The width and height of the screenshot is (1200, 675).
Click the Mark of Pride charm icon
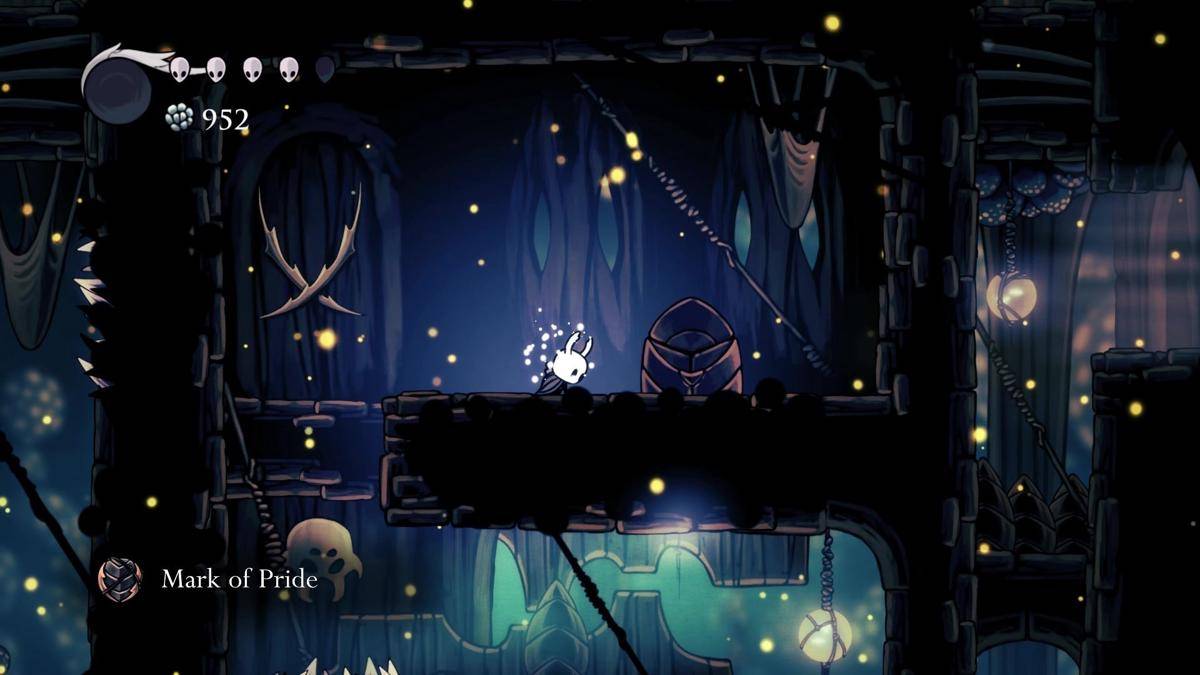pos(120,579)
